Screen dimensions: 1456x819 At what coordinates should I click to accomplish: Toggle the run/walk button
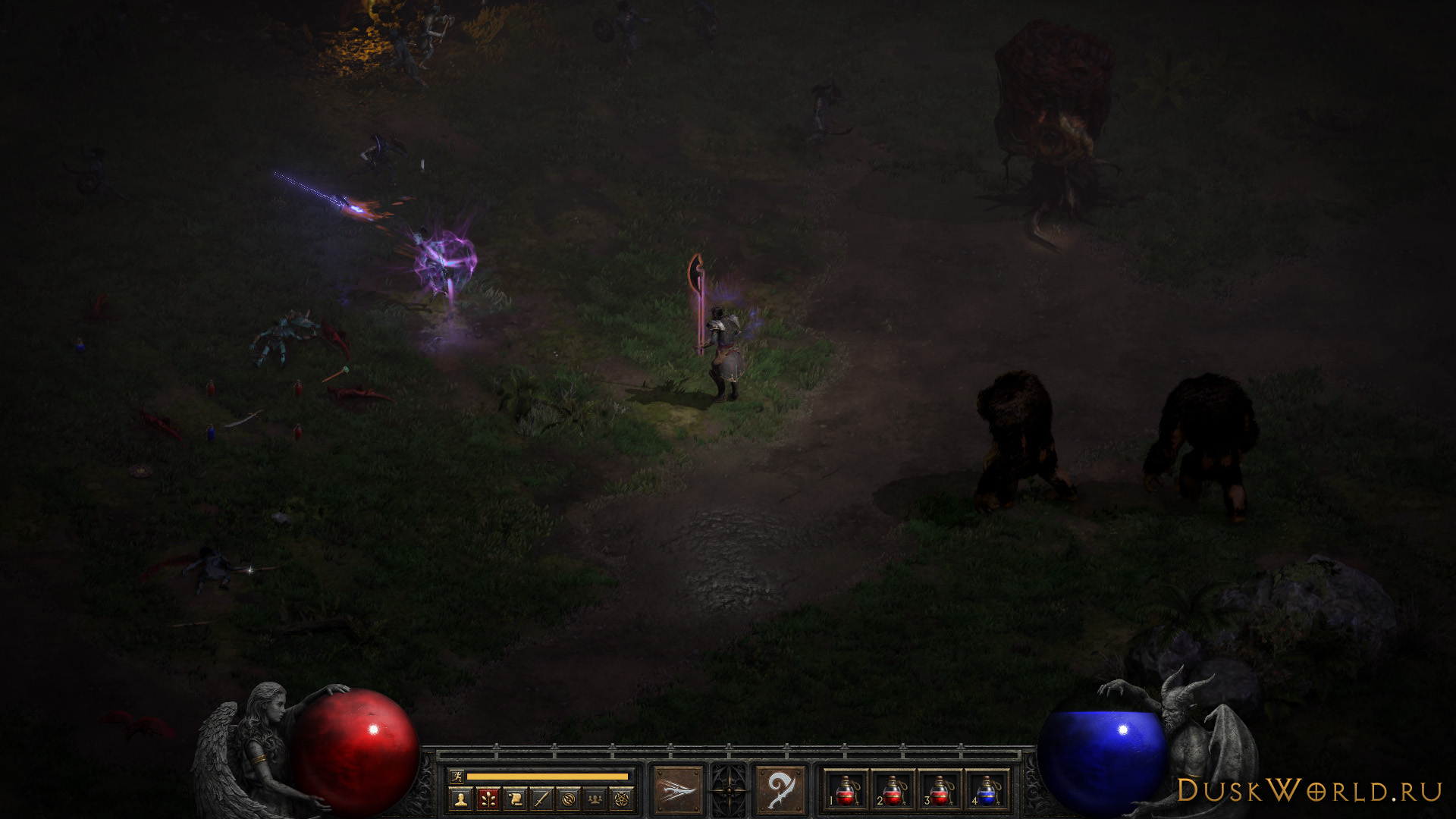click(456, 777)
